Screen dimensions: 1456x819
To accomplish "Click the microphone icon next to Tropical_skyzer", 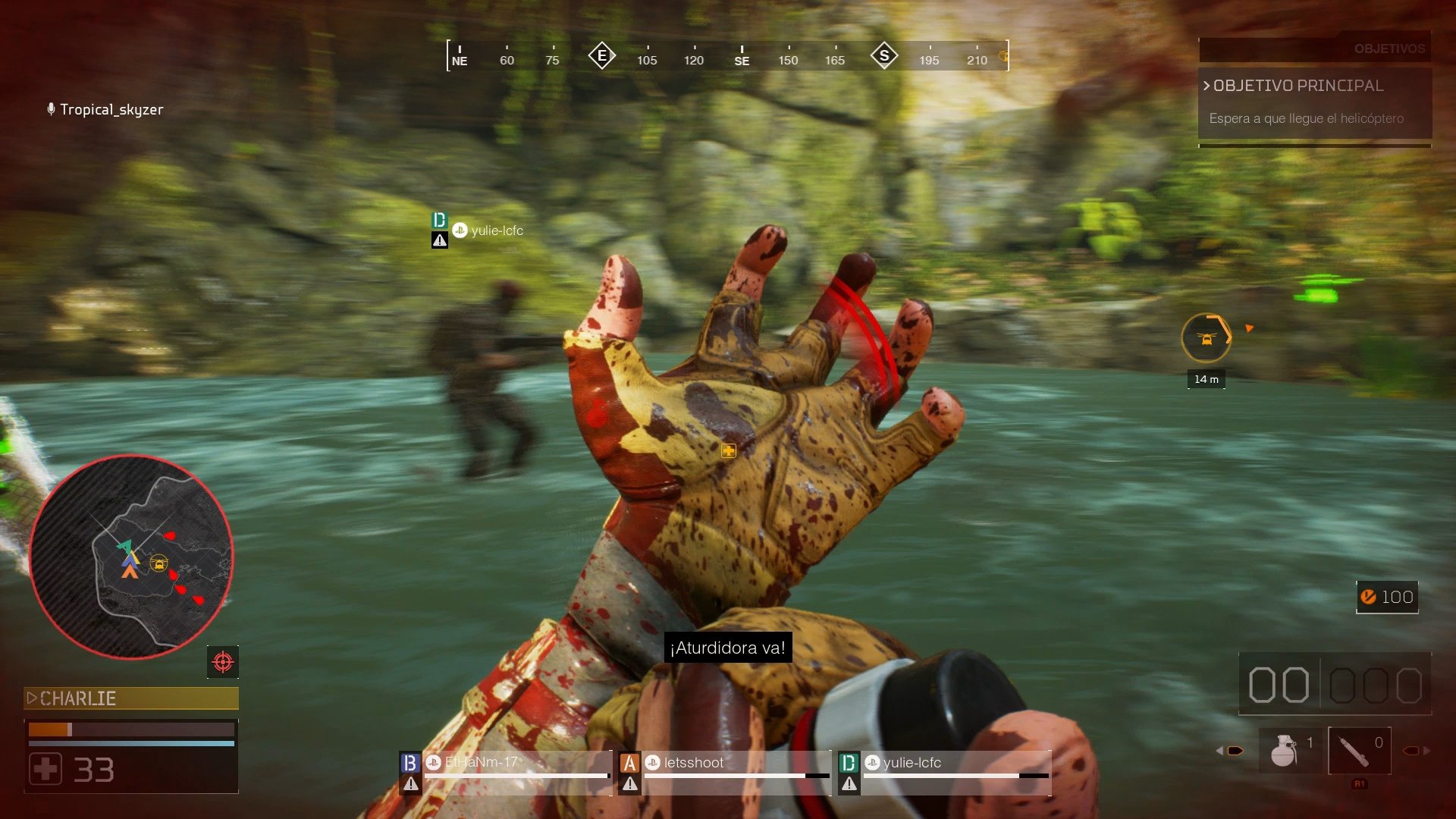I will [x=50, y=108].
